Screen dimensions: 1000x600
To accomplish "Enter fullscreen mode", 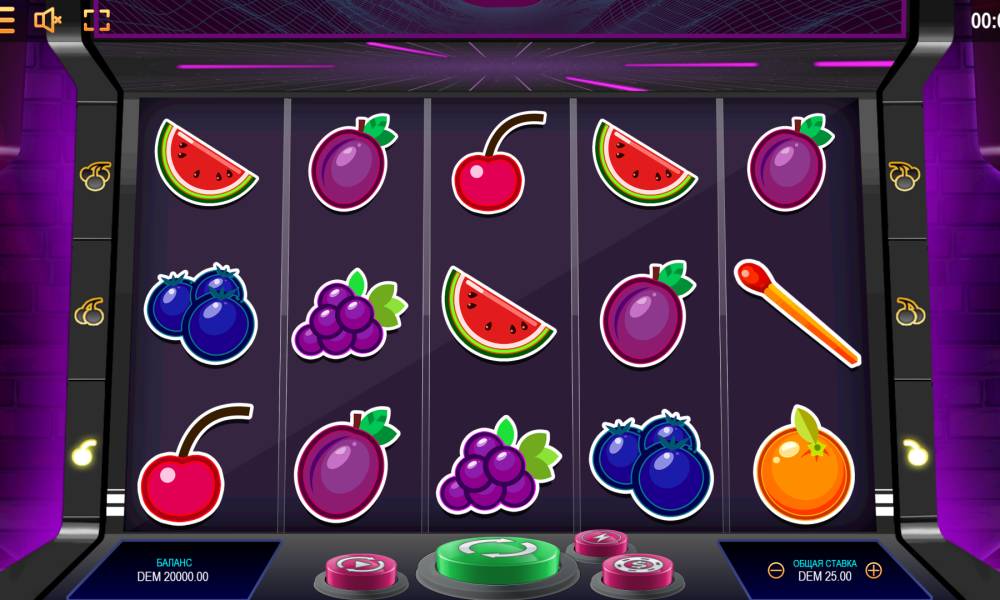I will [x=96, y=20].
